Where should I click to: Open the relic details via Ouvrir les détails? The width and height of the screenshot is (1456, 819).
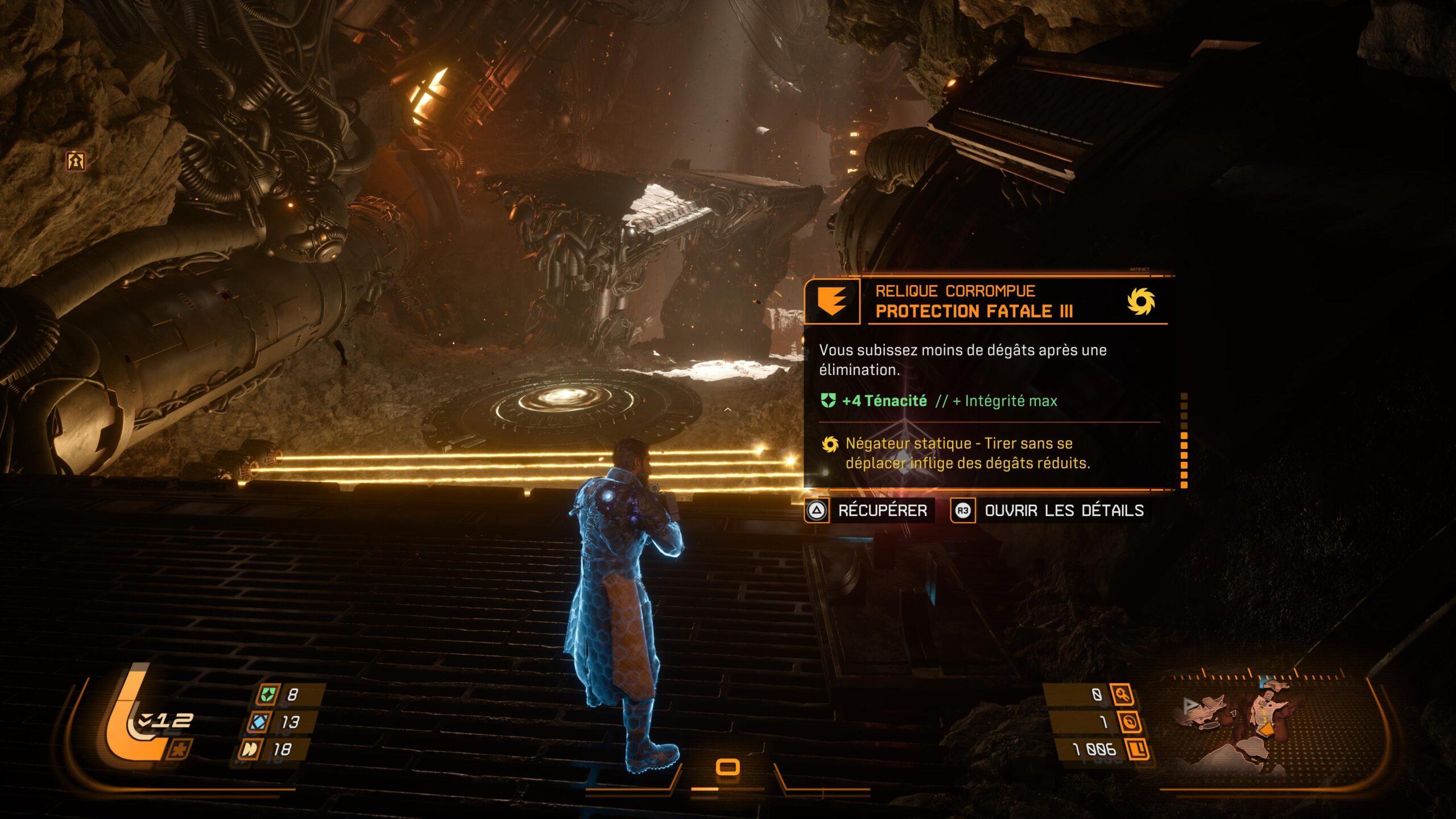click(1064, 511)
